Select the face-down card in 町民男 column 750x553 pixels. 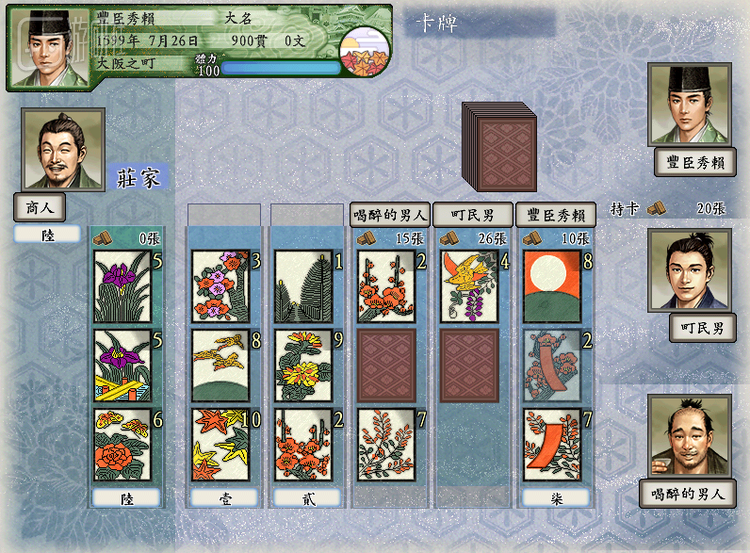point(470,365)
